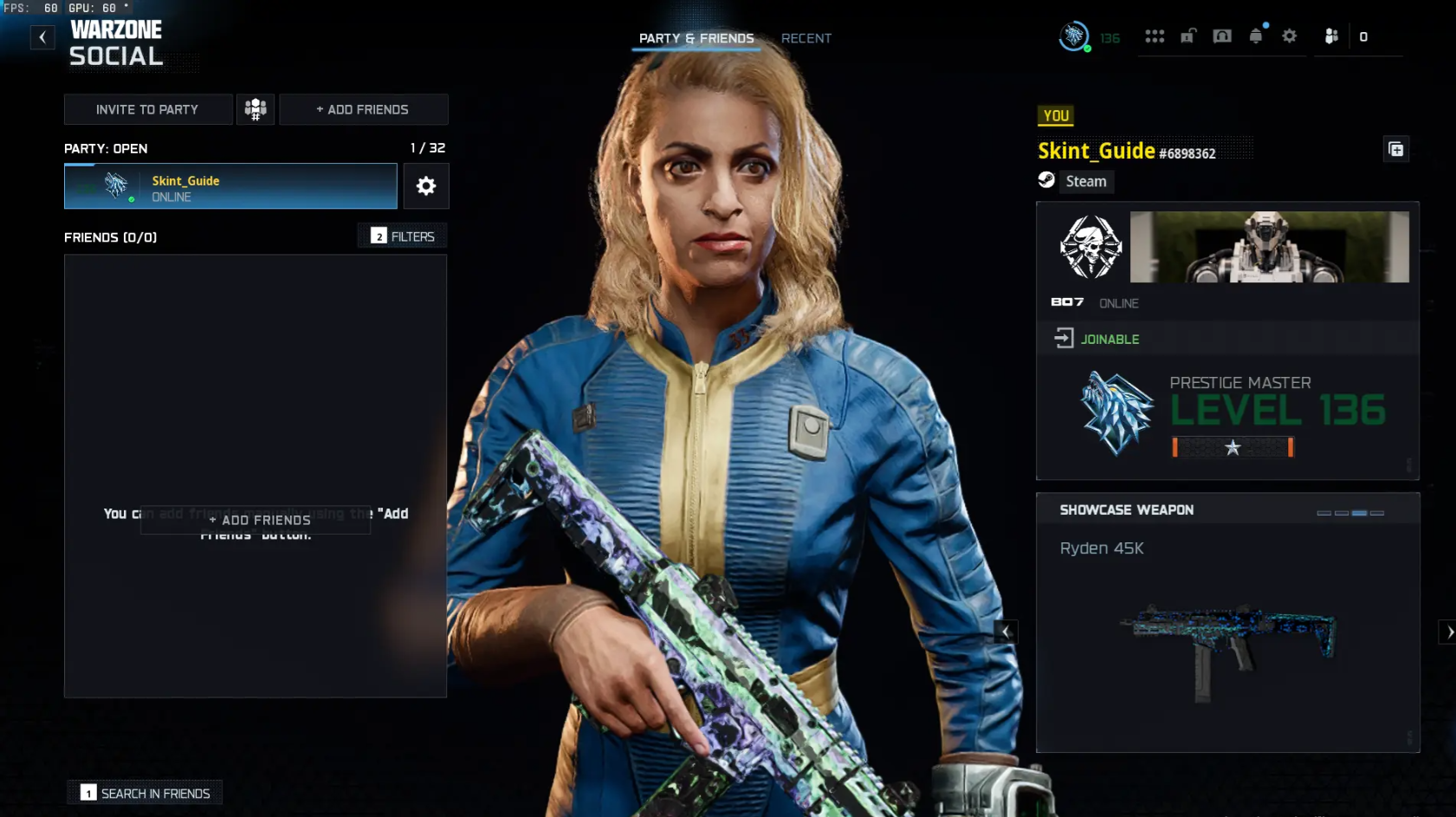Select the third showcase weapon page indicator
Screen dimensions: 1456x817
pyautogui.click(x=1359, y=513)
